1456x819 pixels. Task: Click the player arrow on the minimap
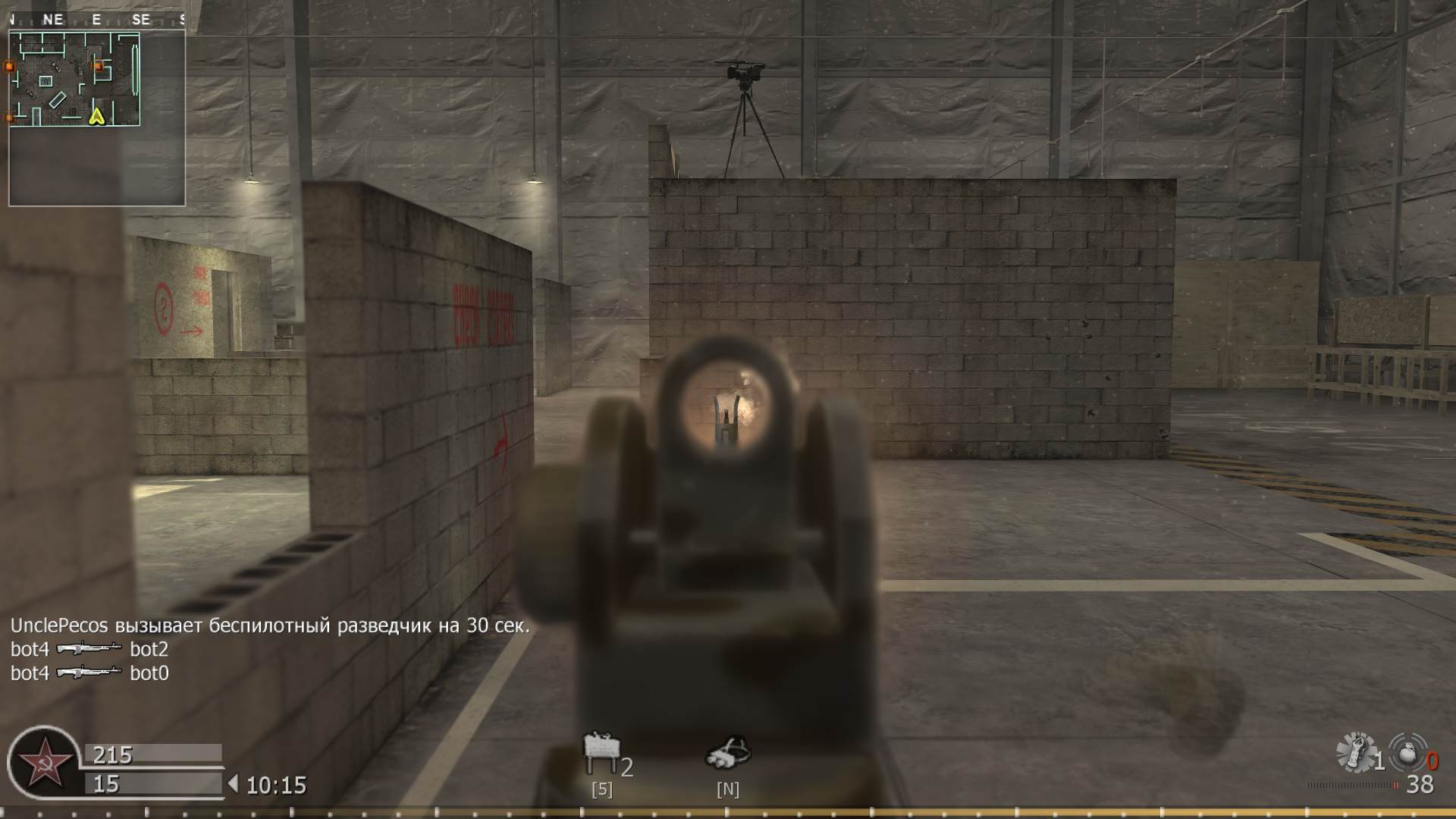click(x=97, y=118)
